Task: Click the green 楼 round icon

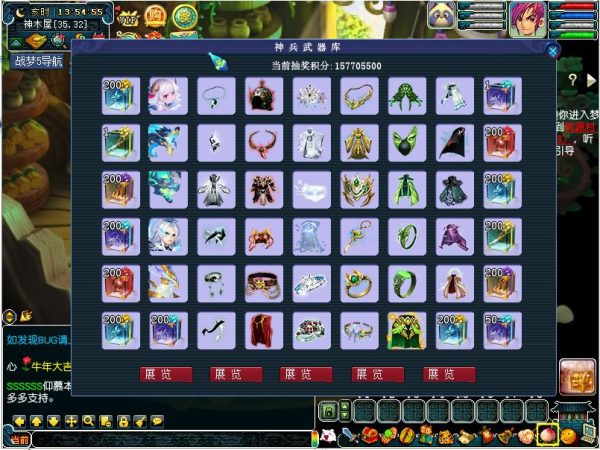Action: pos(185,17)
